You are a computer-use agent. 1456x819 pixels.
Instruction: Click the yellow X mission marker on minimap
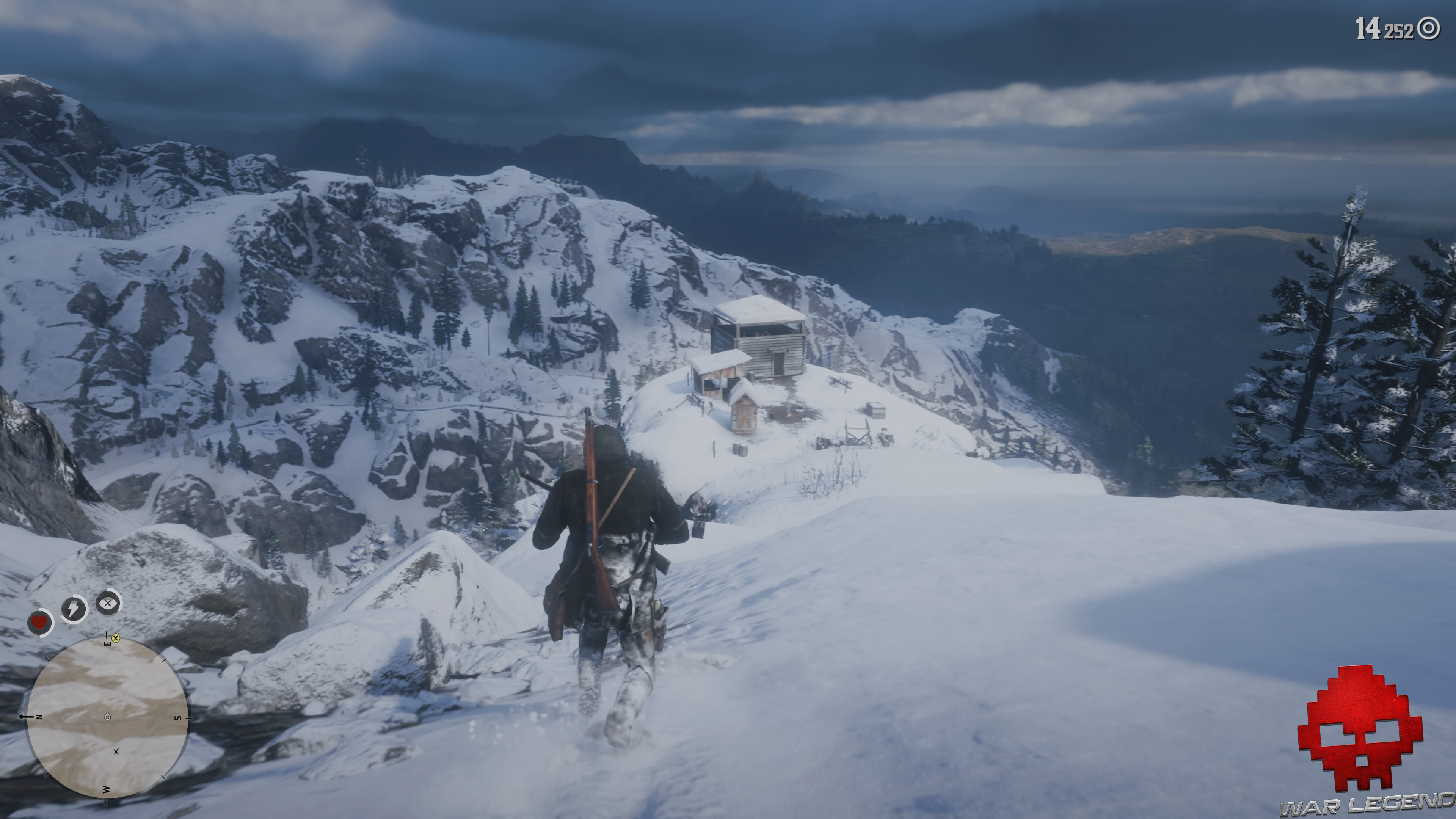116,639
